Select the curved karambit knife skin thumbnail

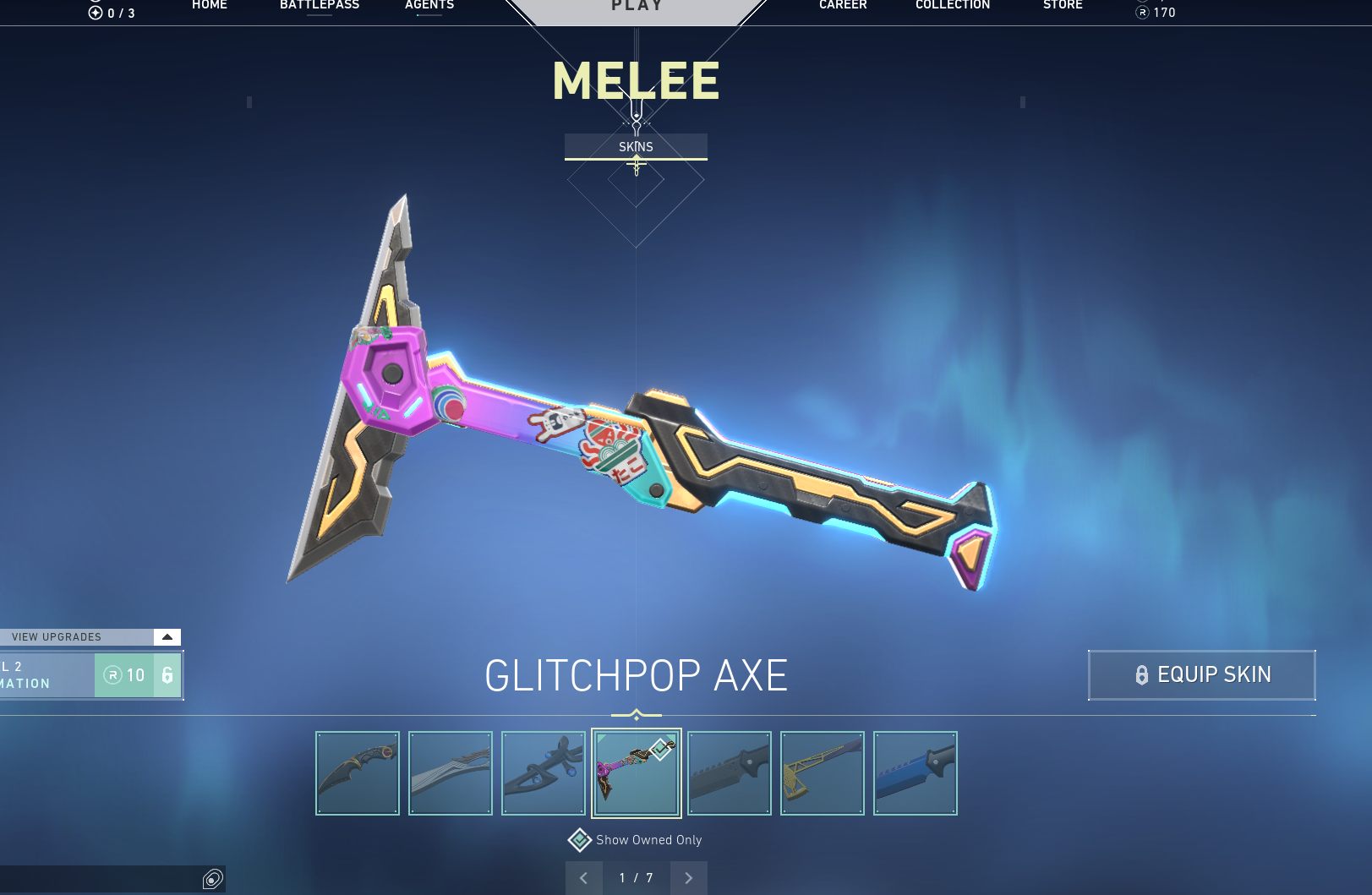(358, 773)
